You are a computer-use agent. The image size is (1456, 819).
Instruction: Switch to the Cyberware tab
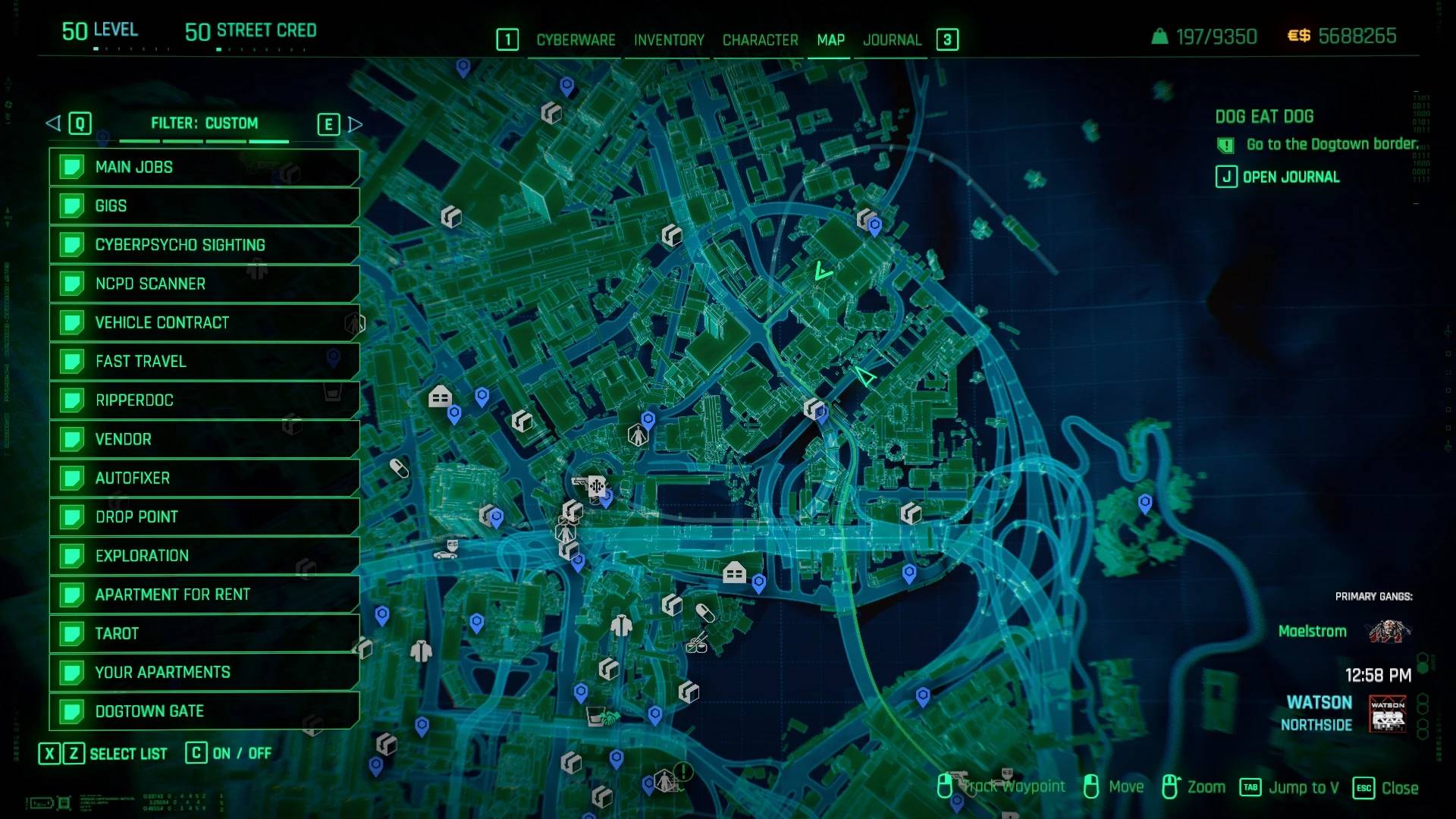tap(576, 40)
